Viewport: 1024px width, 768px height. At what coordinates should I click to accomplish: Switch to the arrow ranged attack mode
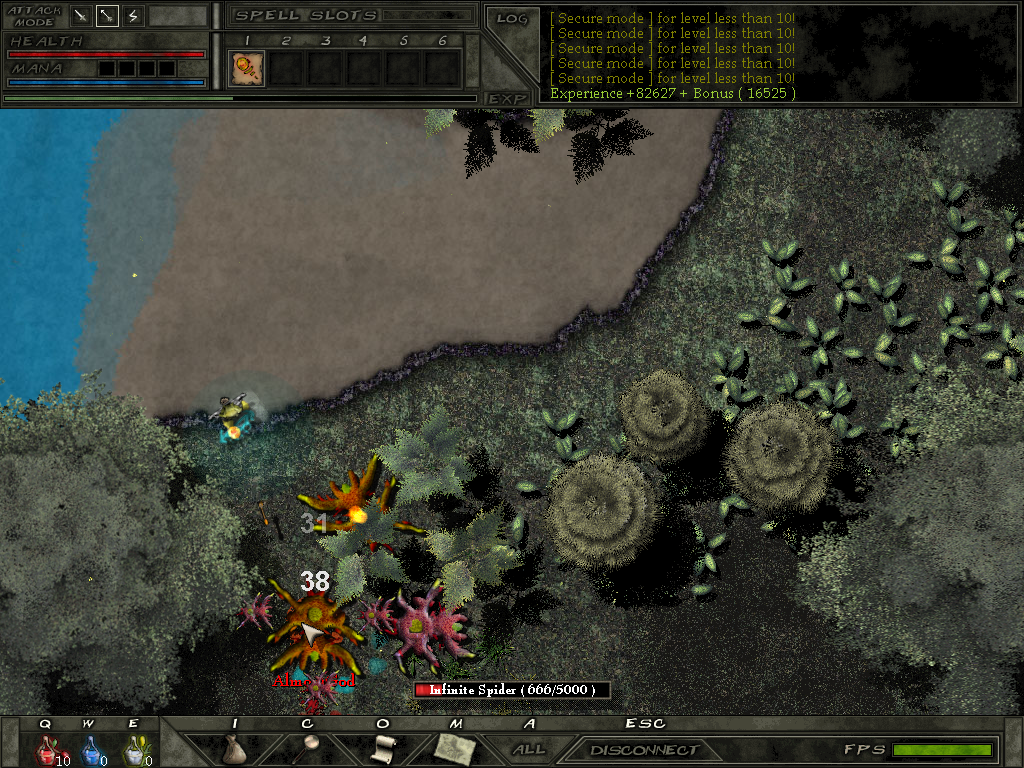(107, 16)
